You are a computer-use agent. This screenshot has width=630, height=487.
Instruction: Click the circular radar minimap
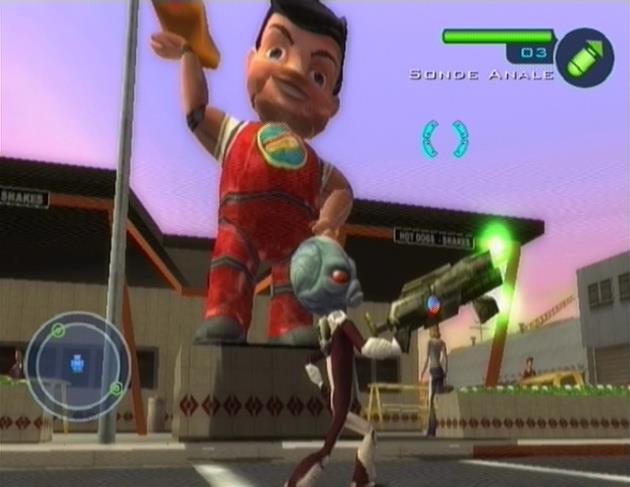pos(77,365)
